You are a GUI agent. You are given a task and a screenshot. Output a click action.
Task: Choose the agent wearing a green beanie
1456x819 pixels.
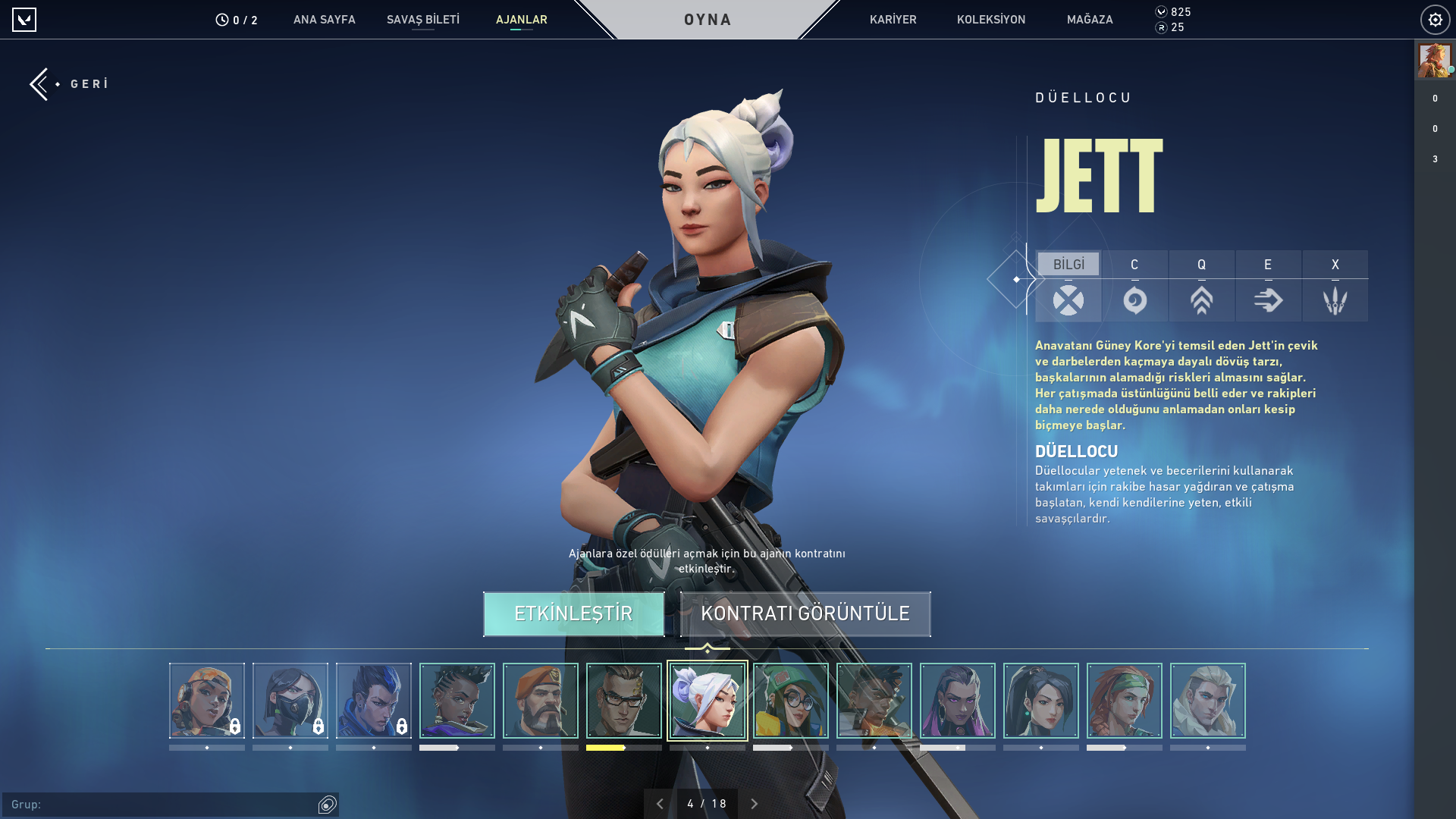[x=790, y=701]
